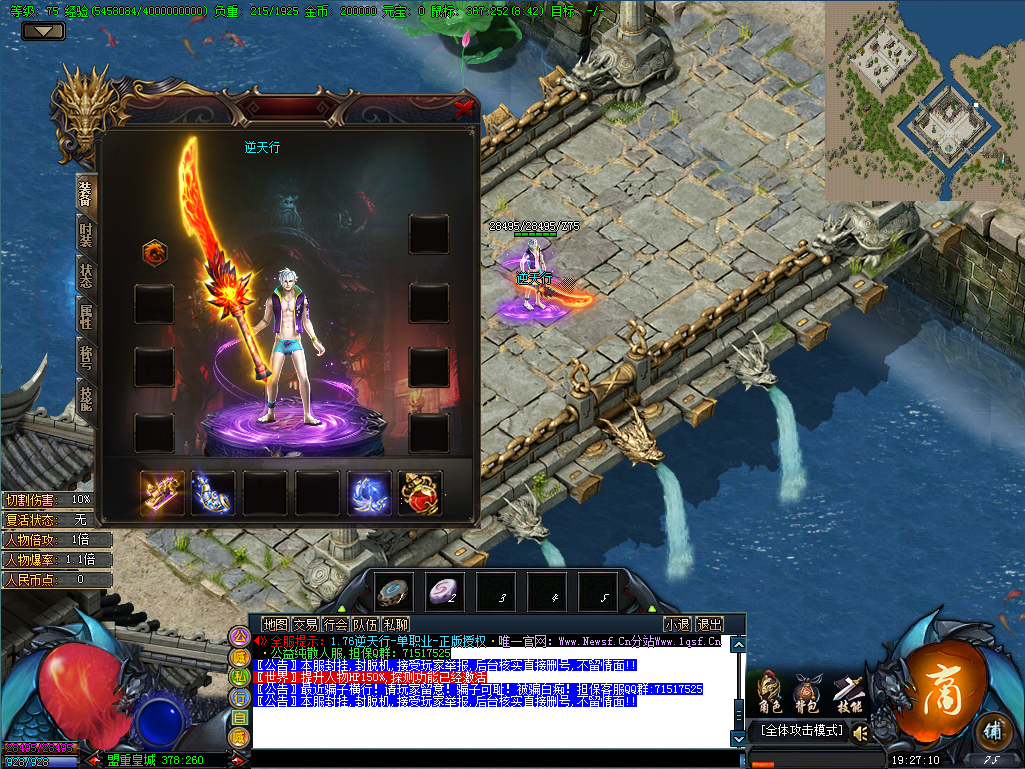Select the 属性 tab

pos(86,318)
